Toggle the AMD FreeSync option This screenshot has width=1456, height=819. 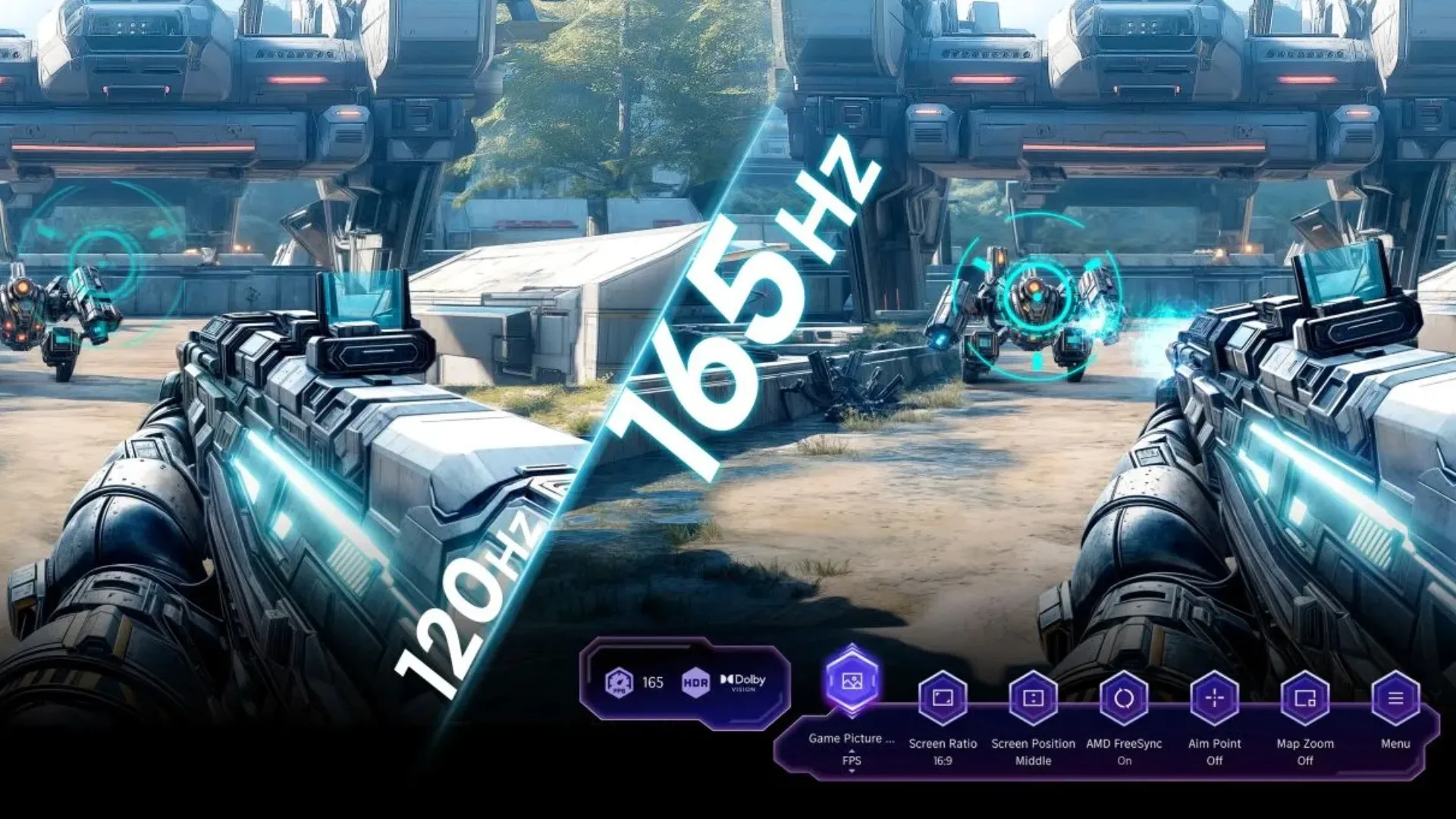1124,698
